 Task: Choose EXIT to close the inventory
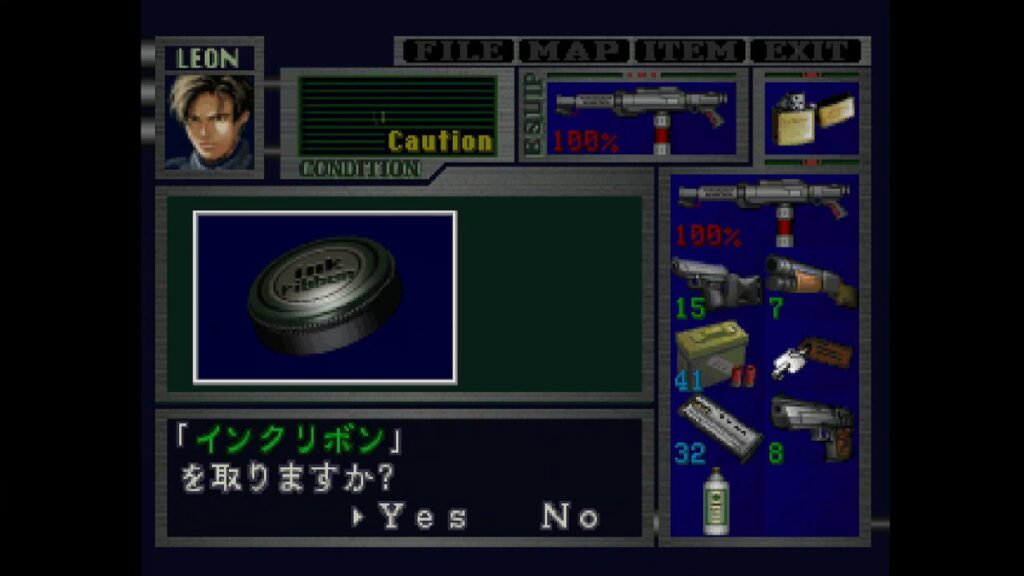(x=806, y=51)
